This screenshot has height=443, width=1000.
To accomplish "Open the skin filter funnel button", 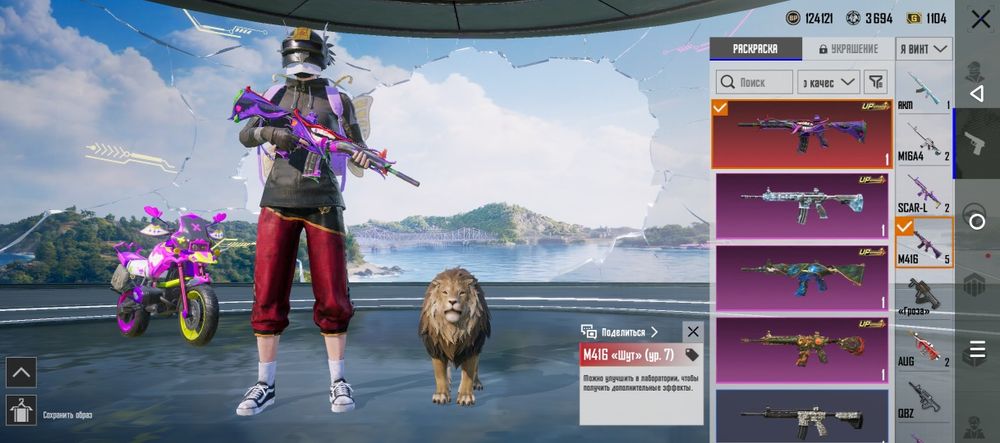I will (x=875, y=82).
